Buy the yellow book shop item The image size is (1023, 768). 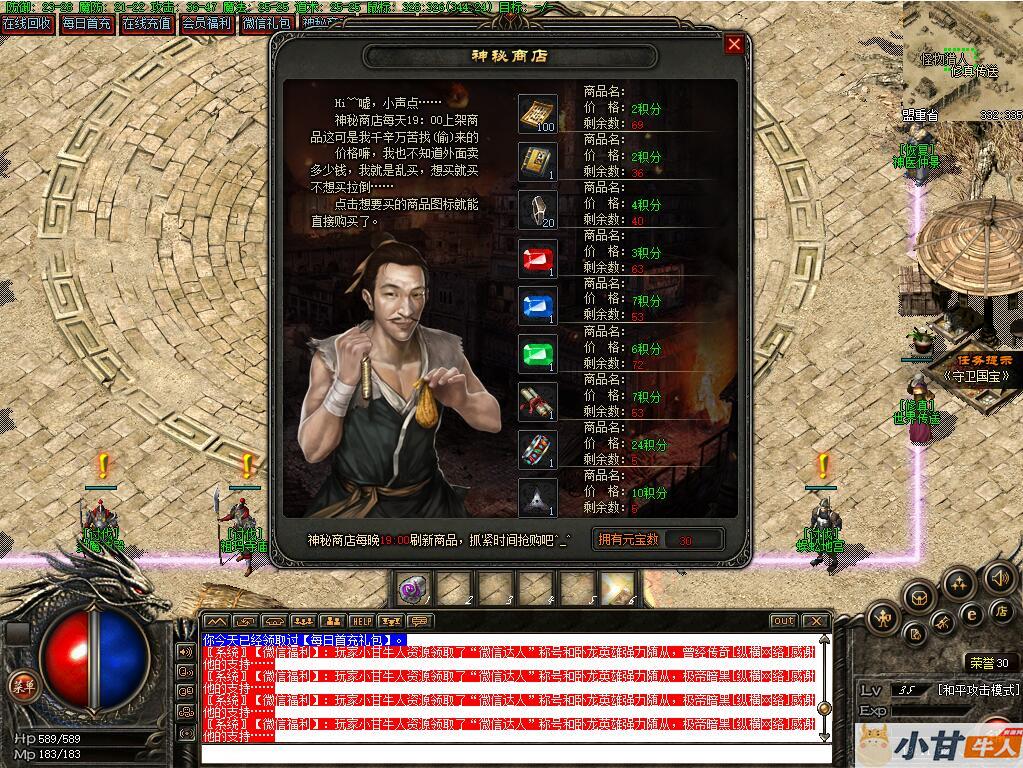[x=538, y=162]
